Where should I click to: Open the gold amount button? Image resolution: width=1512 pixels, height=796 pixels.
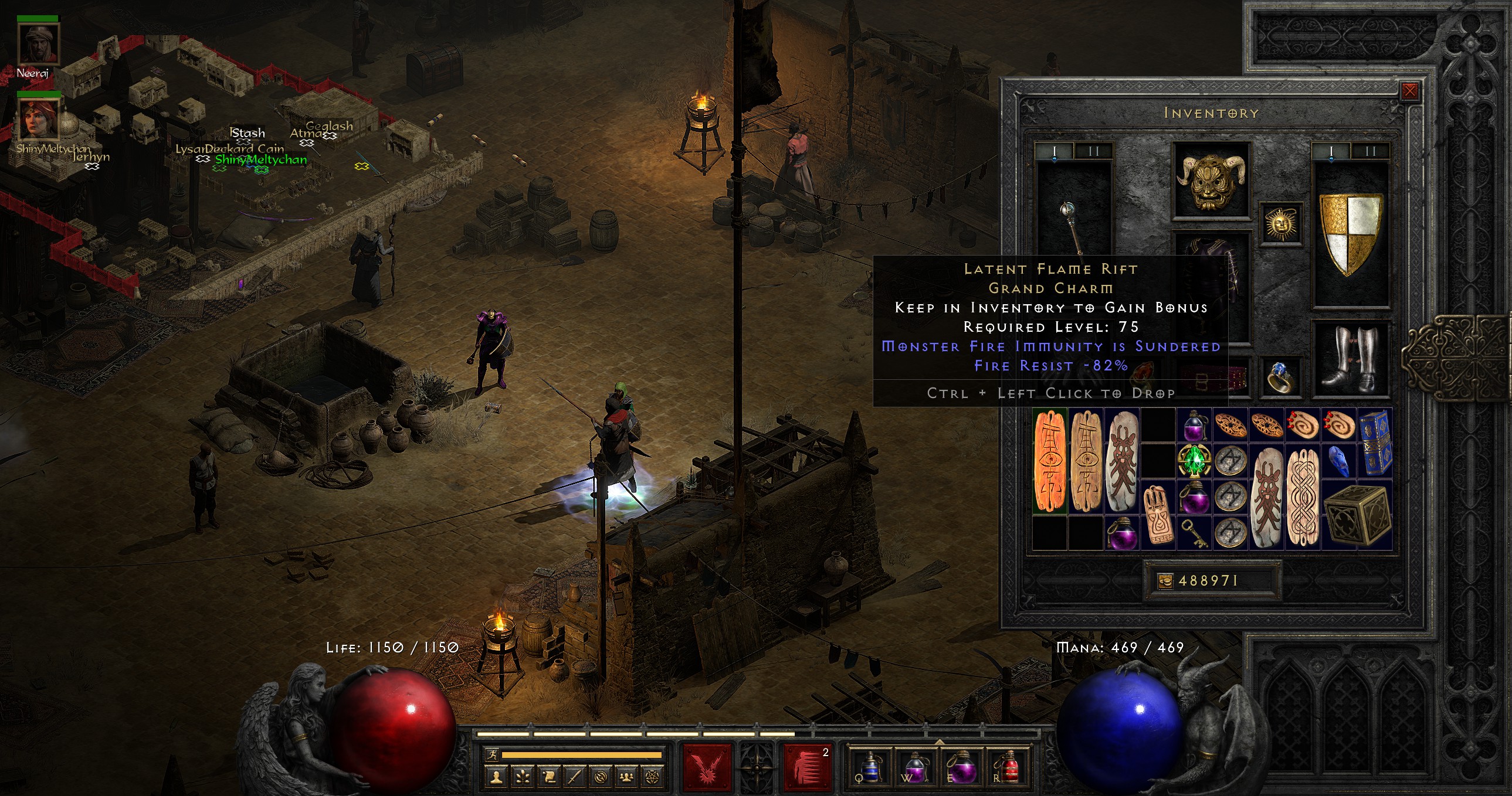(1165, 581)
